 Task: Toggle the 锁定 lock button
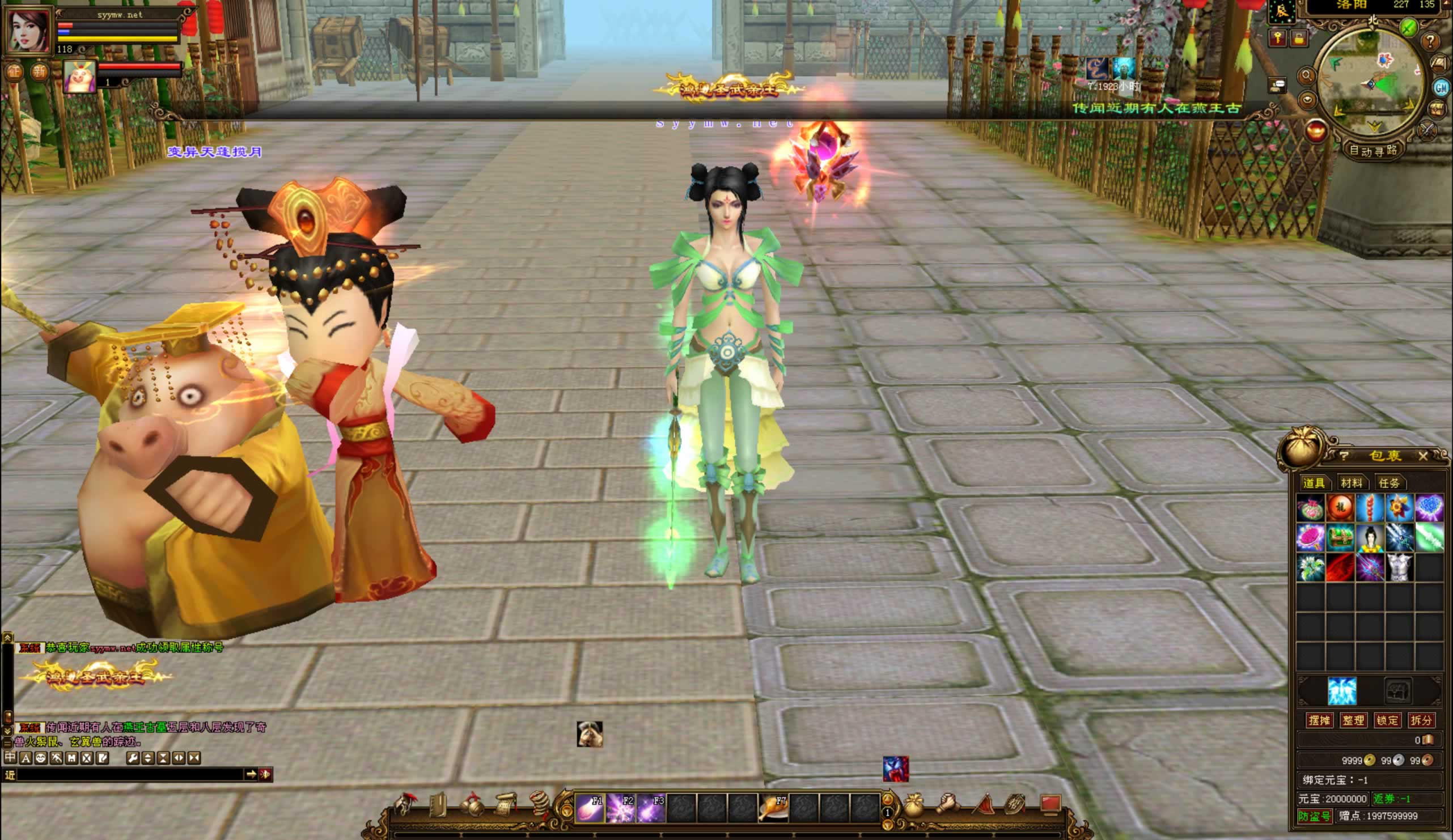click(1387, 720)
